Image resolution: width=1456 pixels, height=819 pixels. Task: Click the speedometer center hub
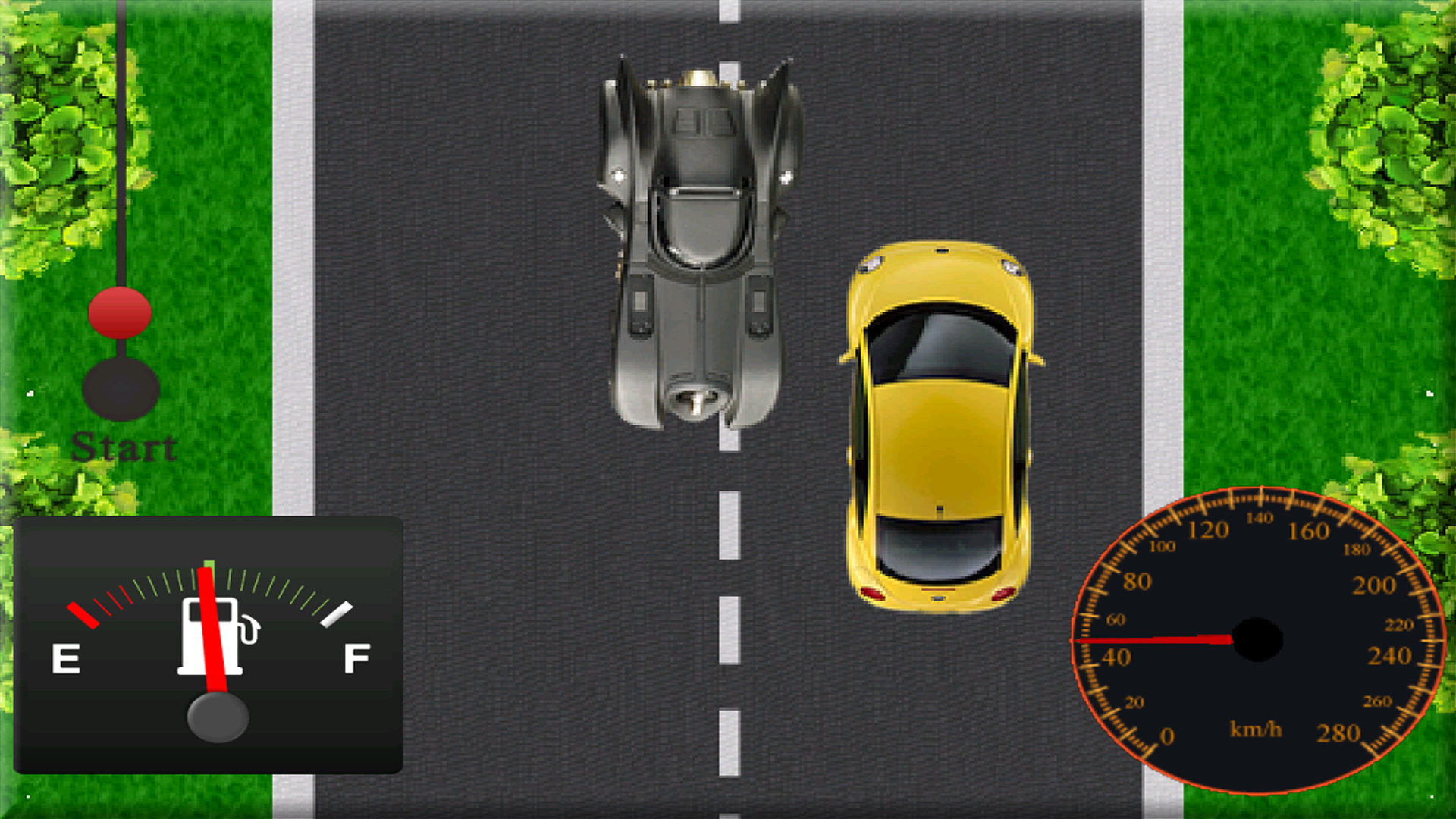tap(1259, 641)
